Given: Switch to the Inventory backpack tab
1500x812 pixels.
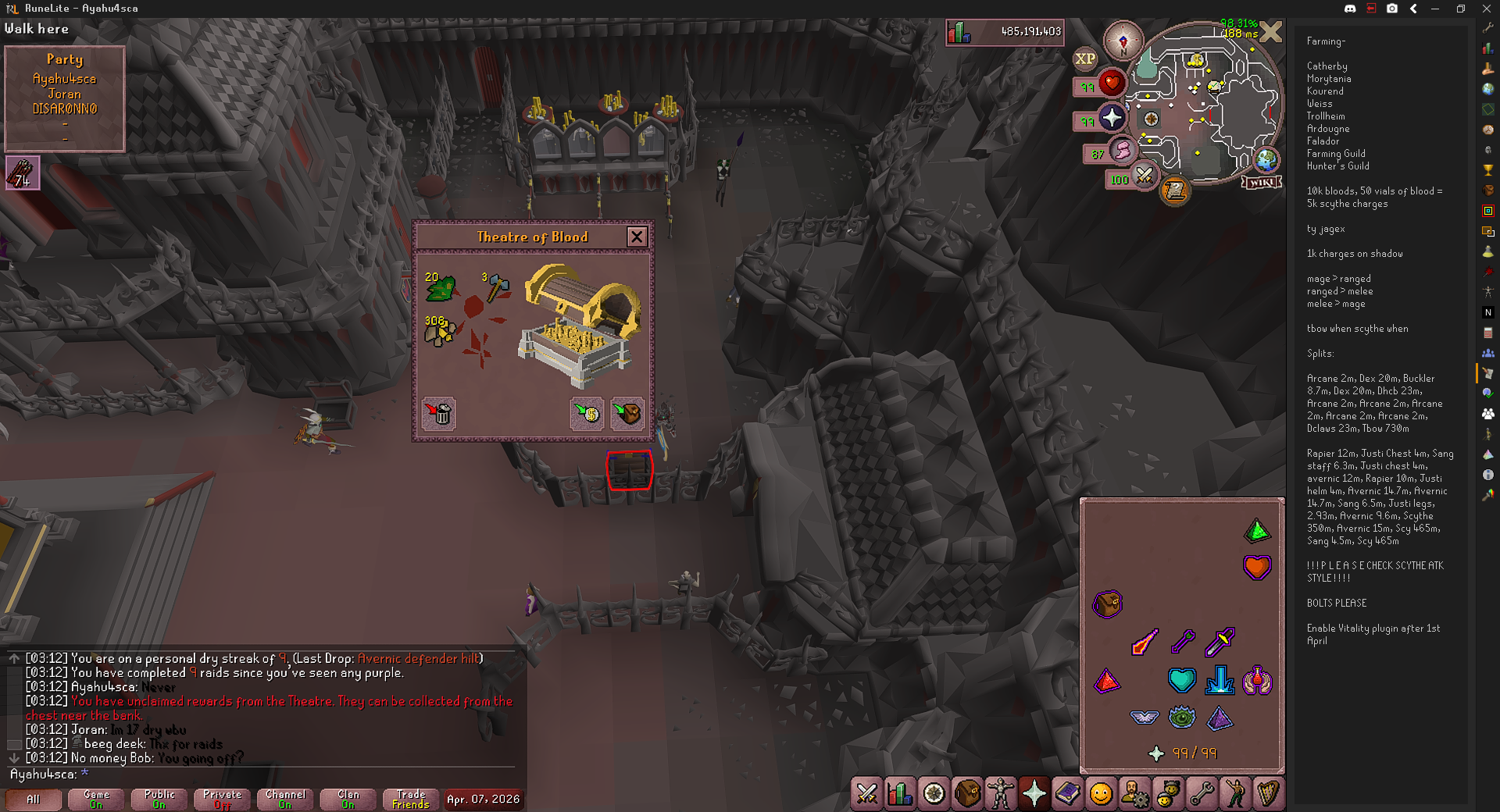Looking at the screenshot, I should pyautogui.click(x=967, y=794).
